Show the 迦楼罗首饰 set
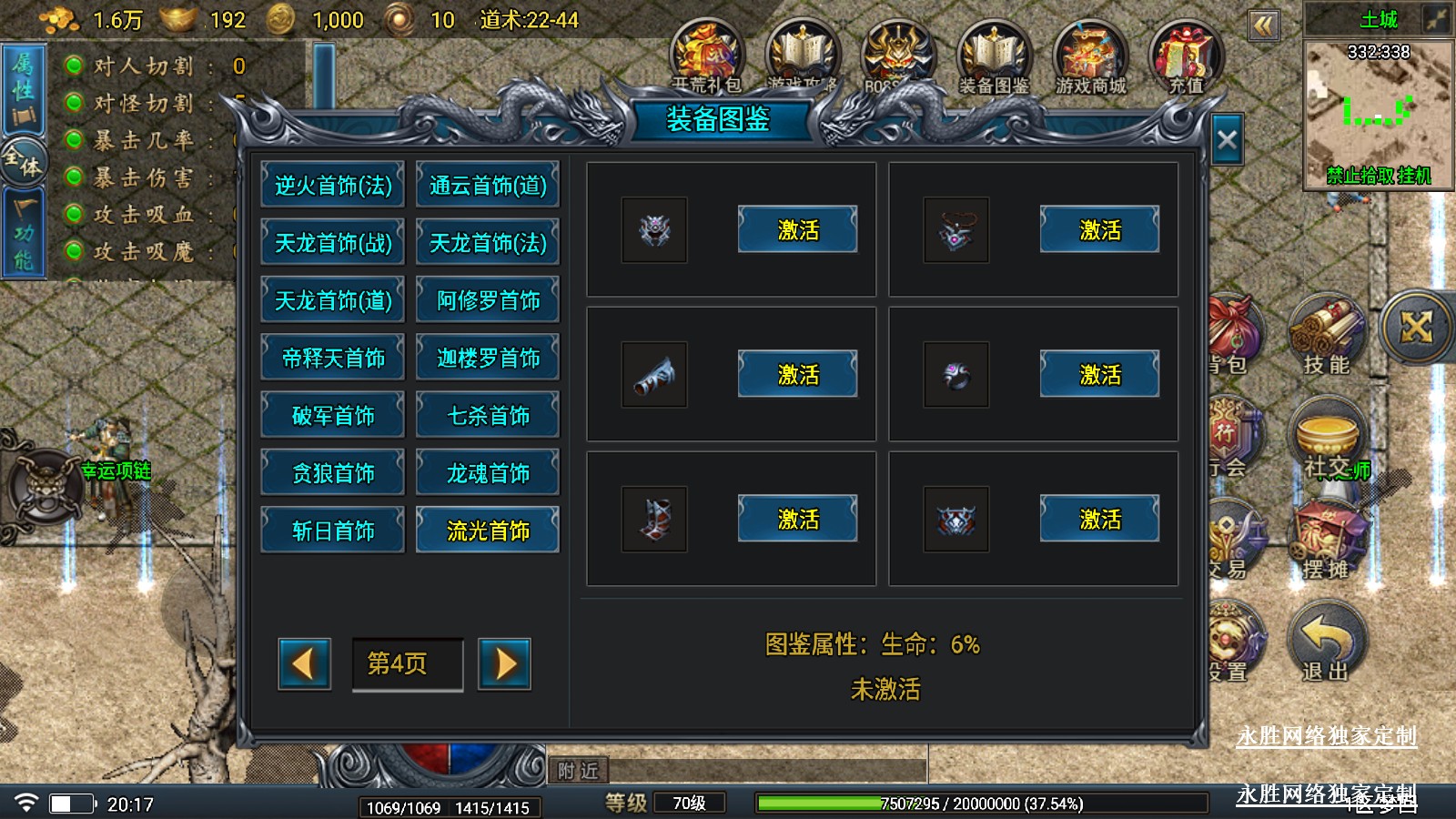 [488, 359]
